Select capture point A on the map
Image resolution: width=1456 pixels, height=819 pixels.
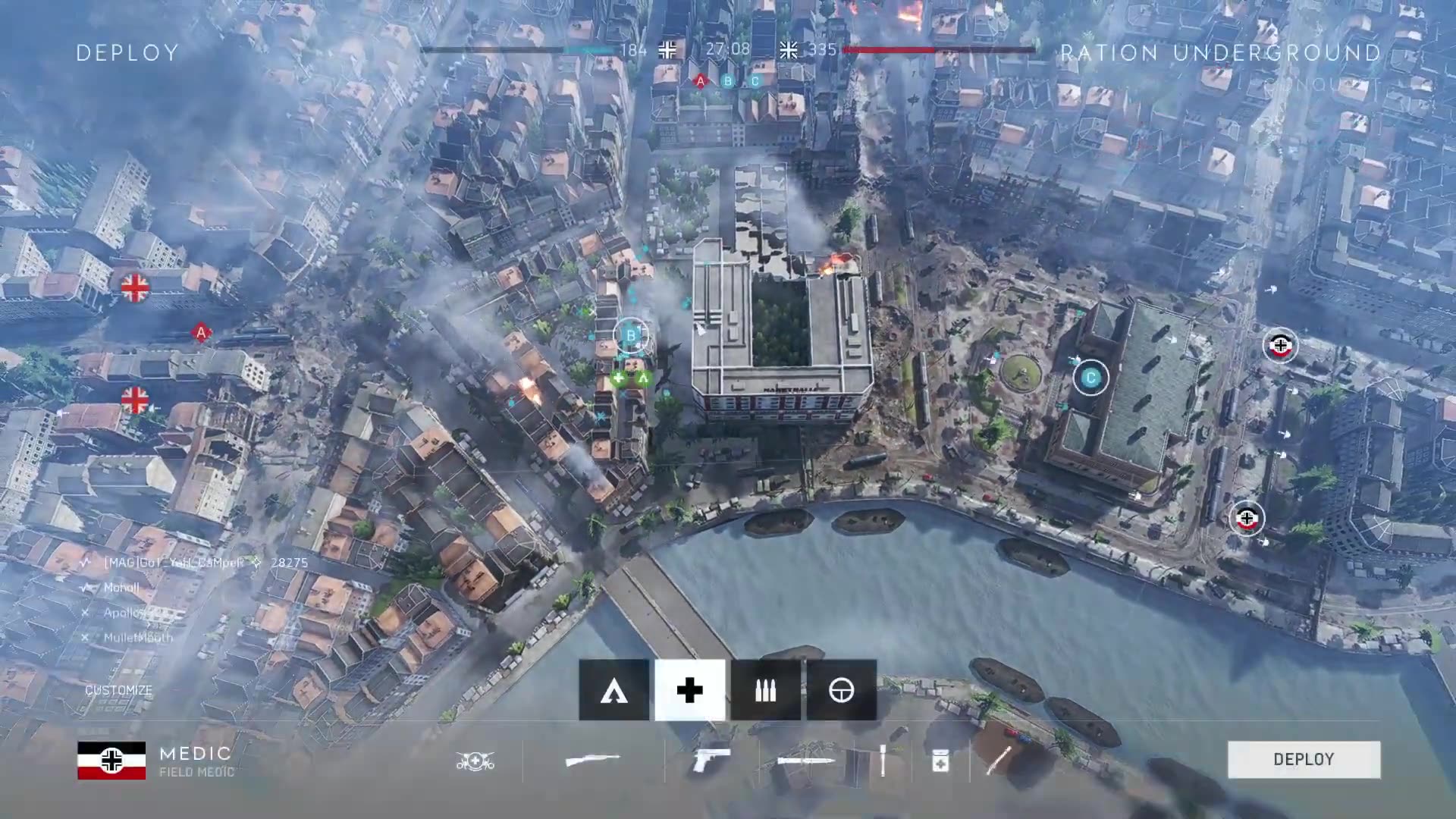(201, 332)
